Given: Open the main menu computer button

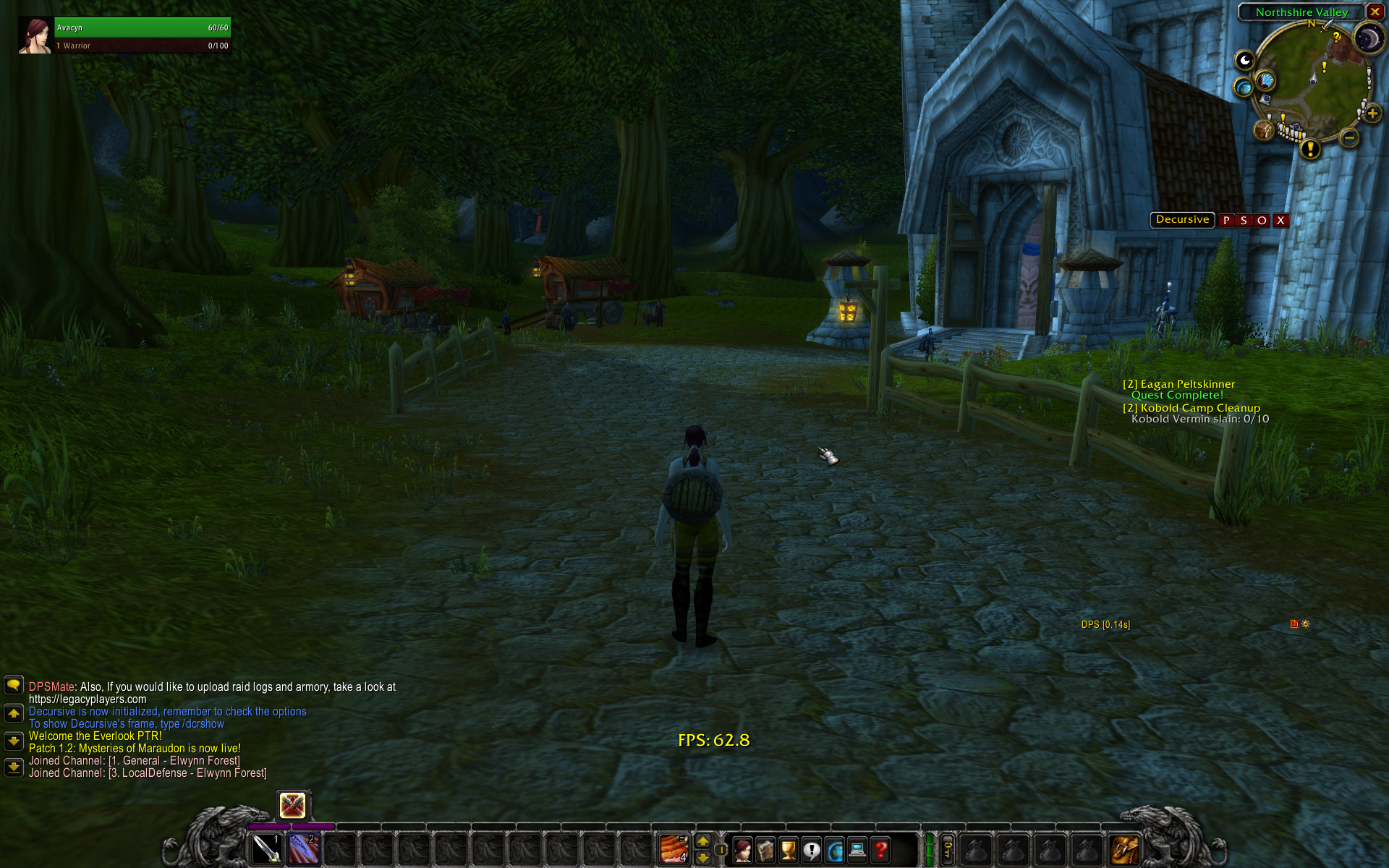Looking at the screenshot, I should pyautogui.click(x=858, y=850).
